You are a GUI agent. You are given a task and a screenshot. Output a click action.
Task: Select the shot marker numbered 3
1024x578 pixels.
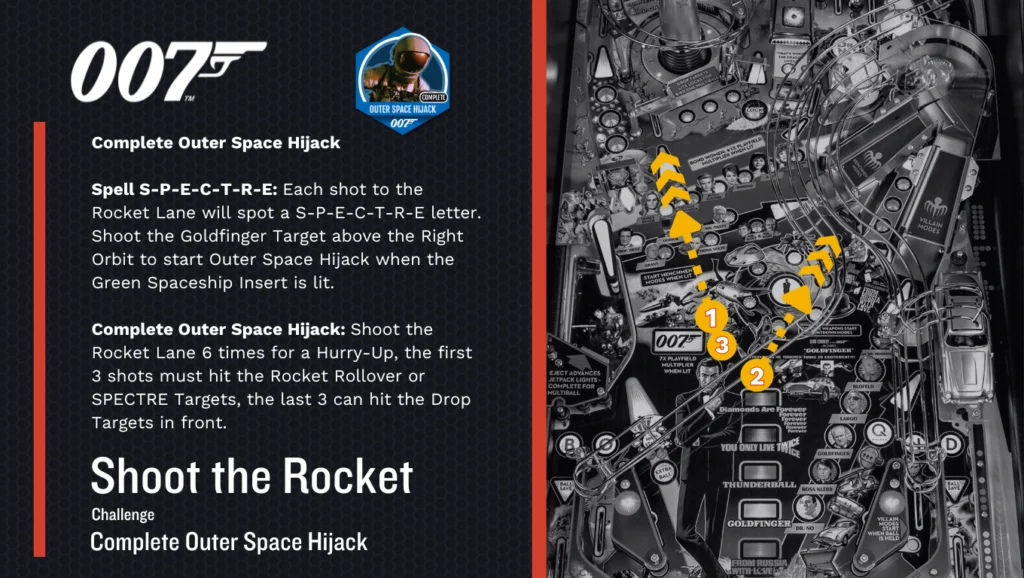pos(722,346)
